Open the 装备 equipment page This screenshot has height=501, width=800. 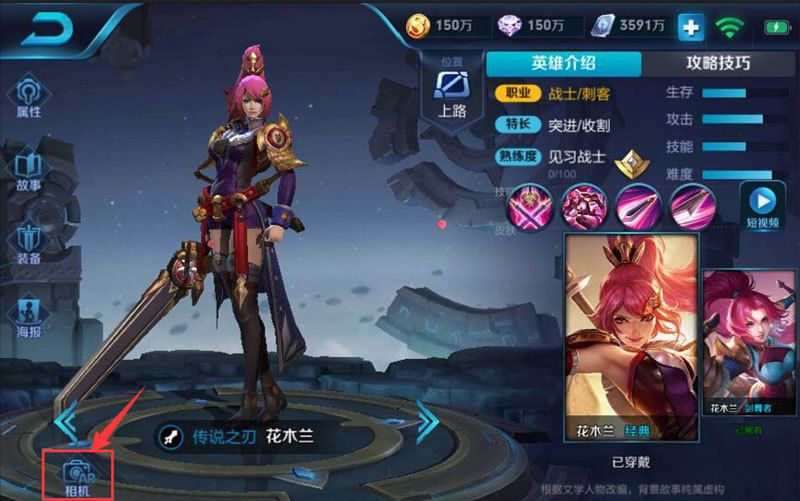[27, 242]
